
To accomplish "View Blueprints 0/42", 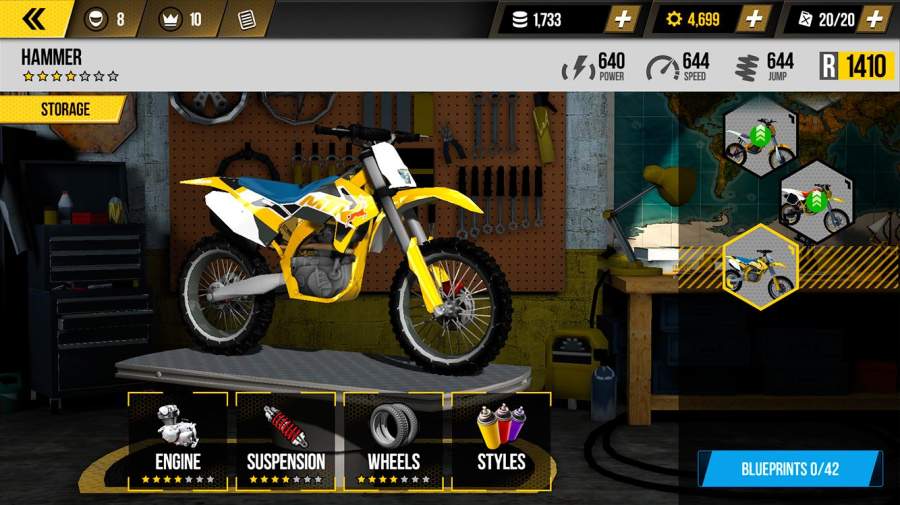I will pyautogui.click(x=788, y=468).
